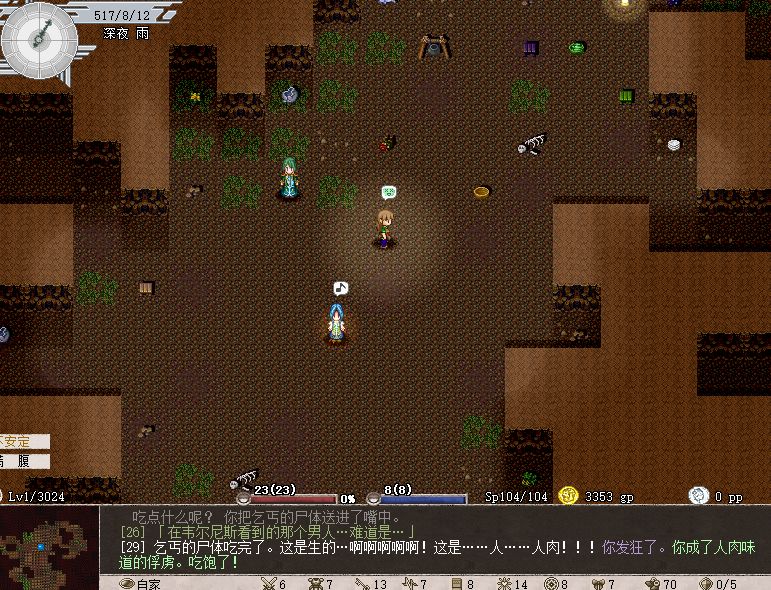
Task: Click the platinum coin icon
Action: click(x=698, y=495)
